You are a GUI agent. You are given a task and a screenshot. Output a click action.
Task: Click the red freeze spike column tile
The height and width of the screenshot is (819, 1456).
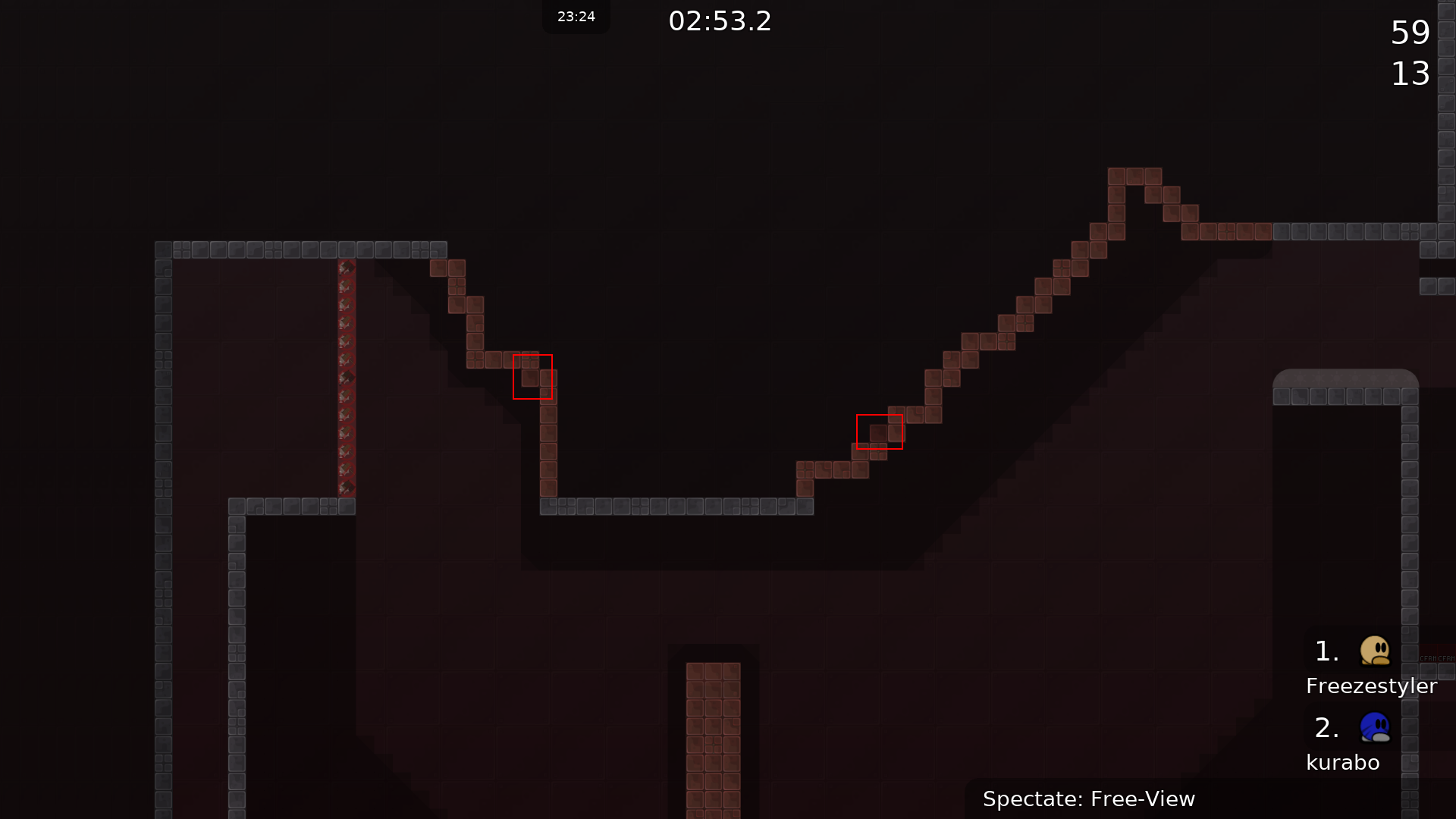(x=347, y=379)
